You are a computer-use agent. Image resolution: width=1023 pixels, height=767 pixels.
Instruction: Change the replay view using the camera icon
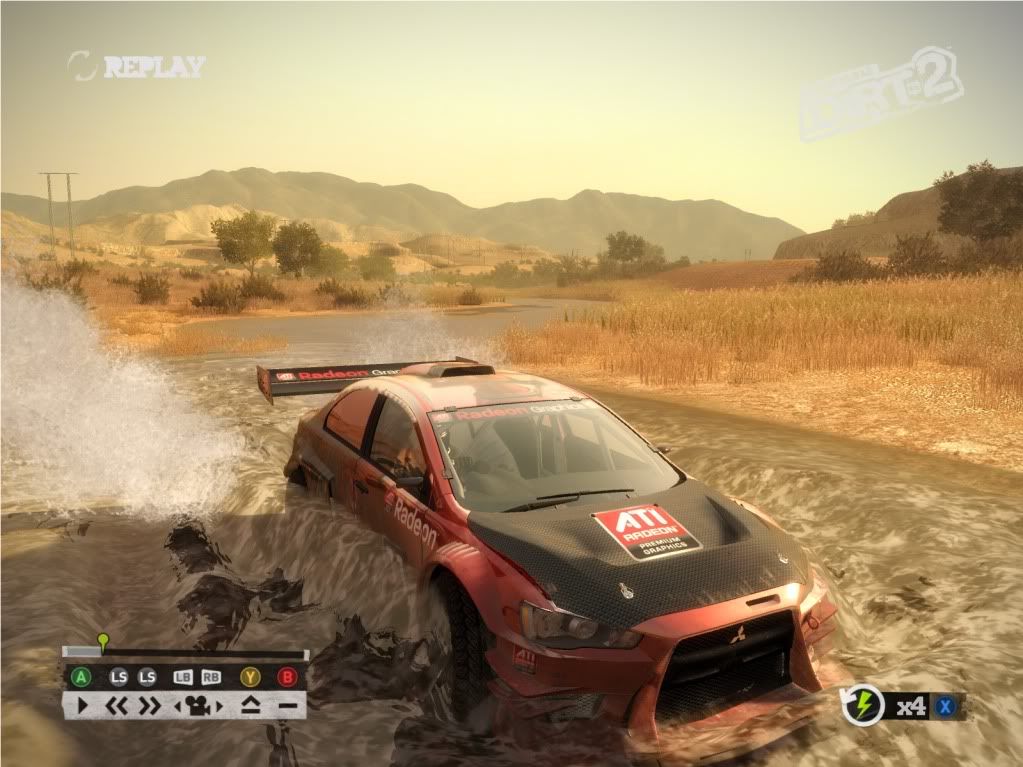pyautogui.click(x=198, y=706)
